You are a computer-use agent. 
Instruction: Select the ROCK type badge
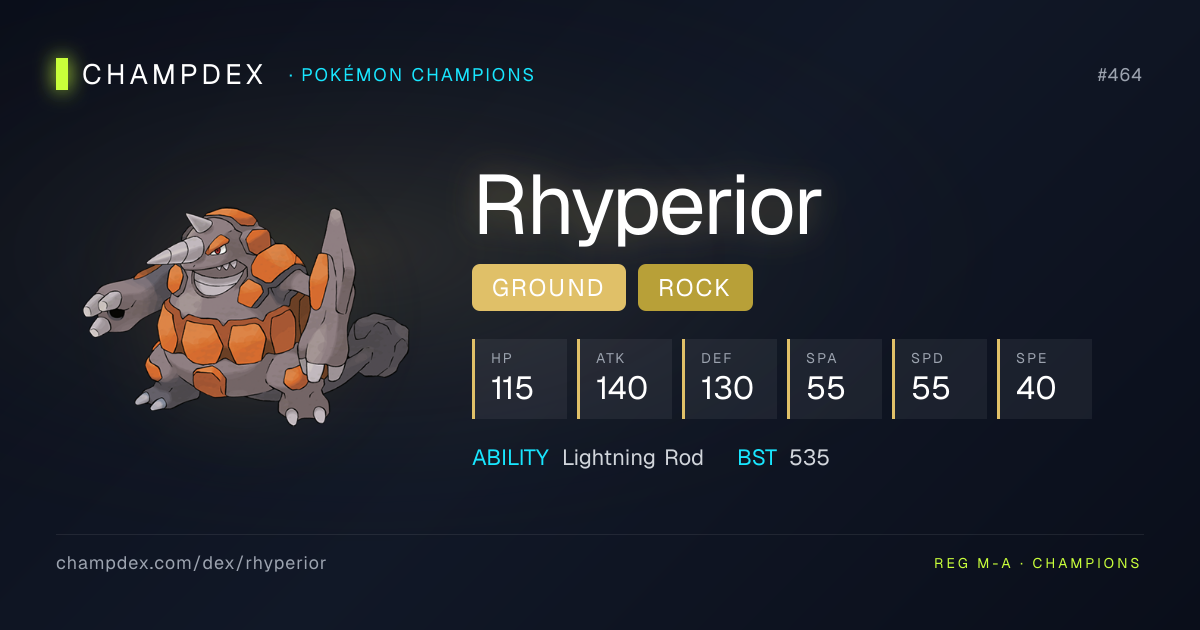click(x=695, y=288)
